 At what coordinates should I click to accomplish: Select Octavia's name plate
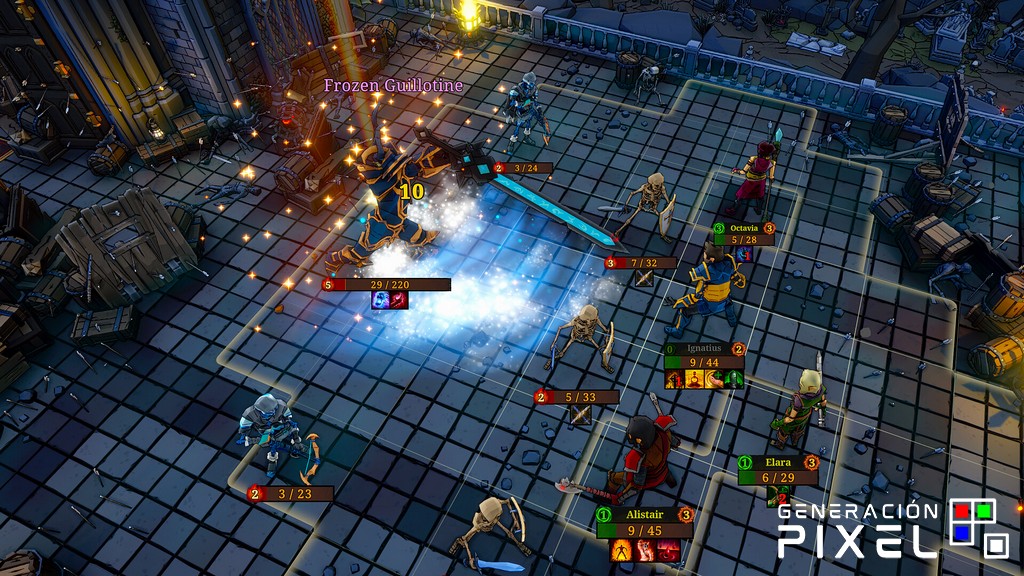pos(744,228)
